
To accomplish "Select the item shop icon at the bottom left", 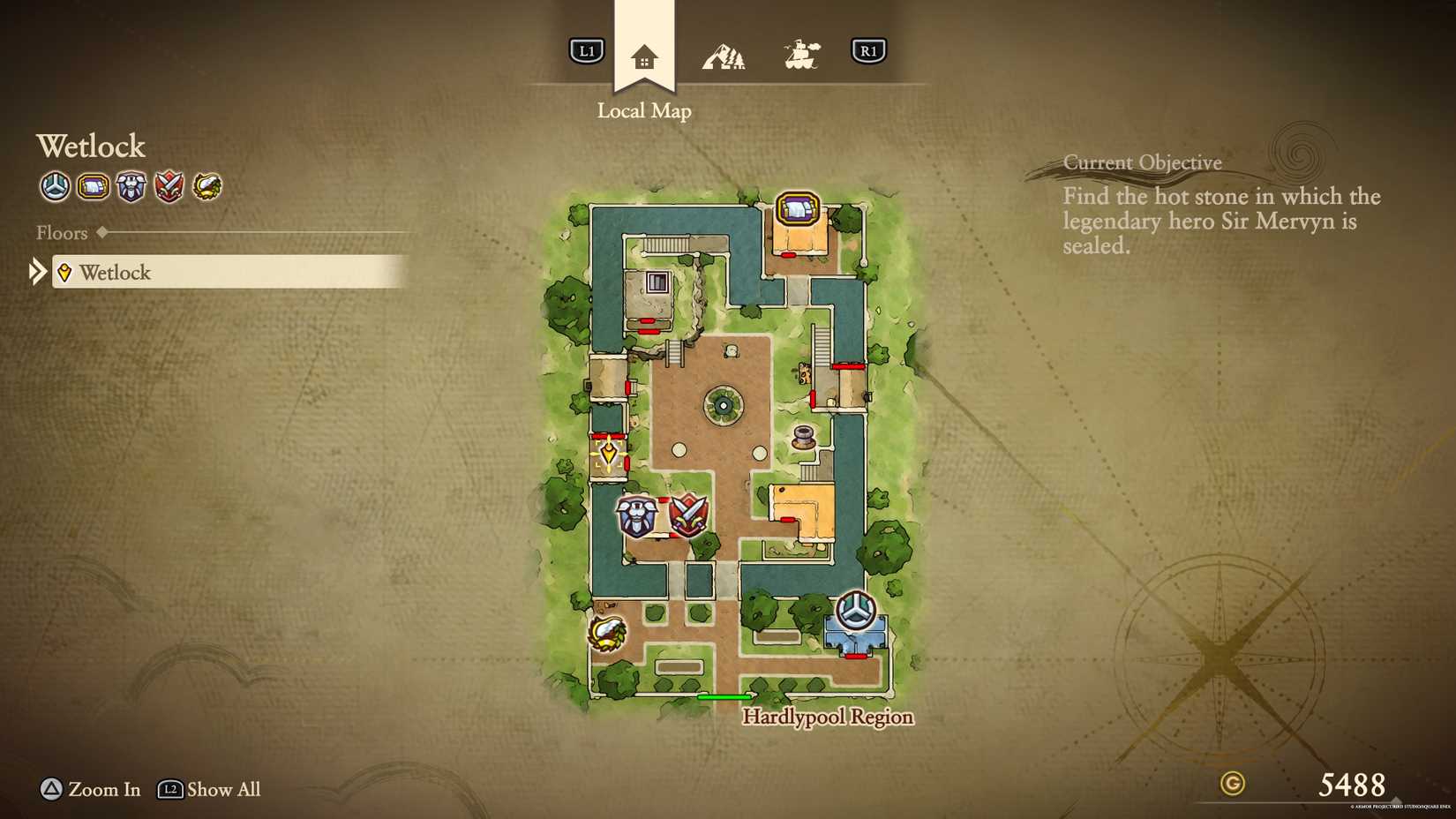I will coord(609,632).
